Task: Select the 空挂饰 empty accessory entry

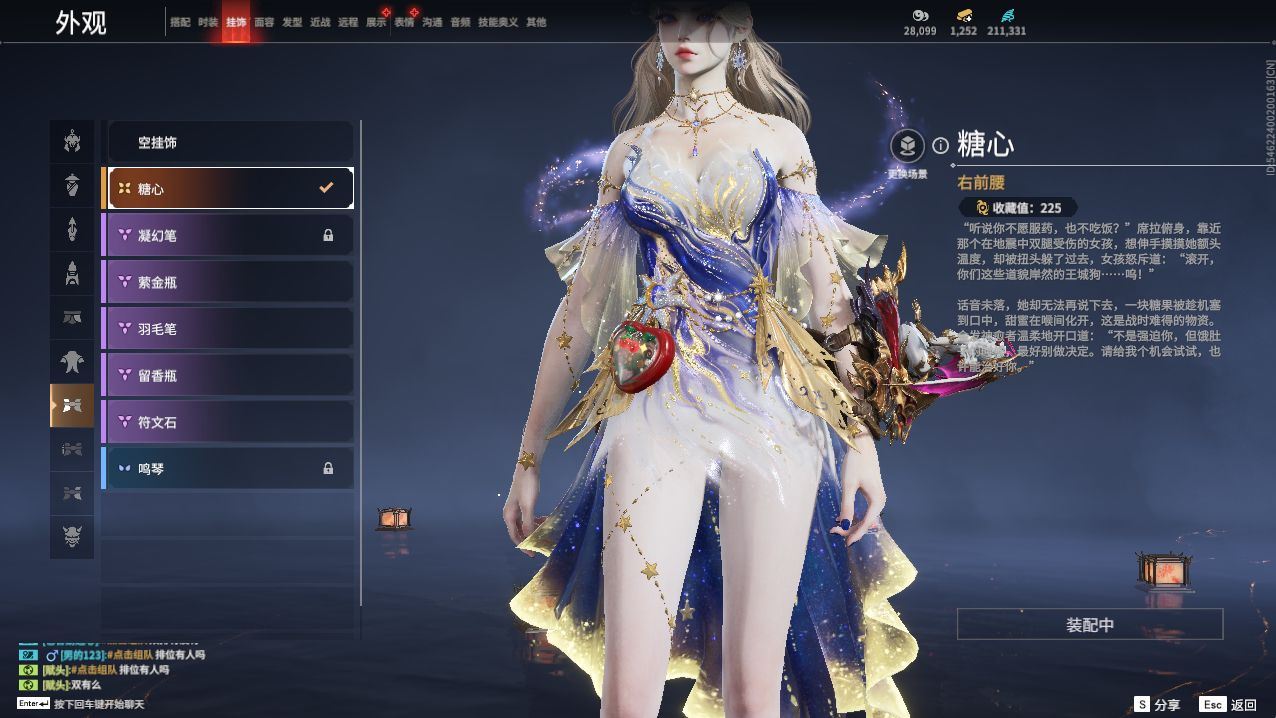Action: tap(230, 143)
